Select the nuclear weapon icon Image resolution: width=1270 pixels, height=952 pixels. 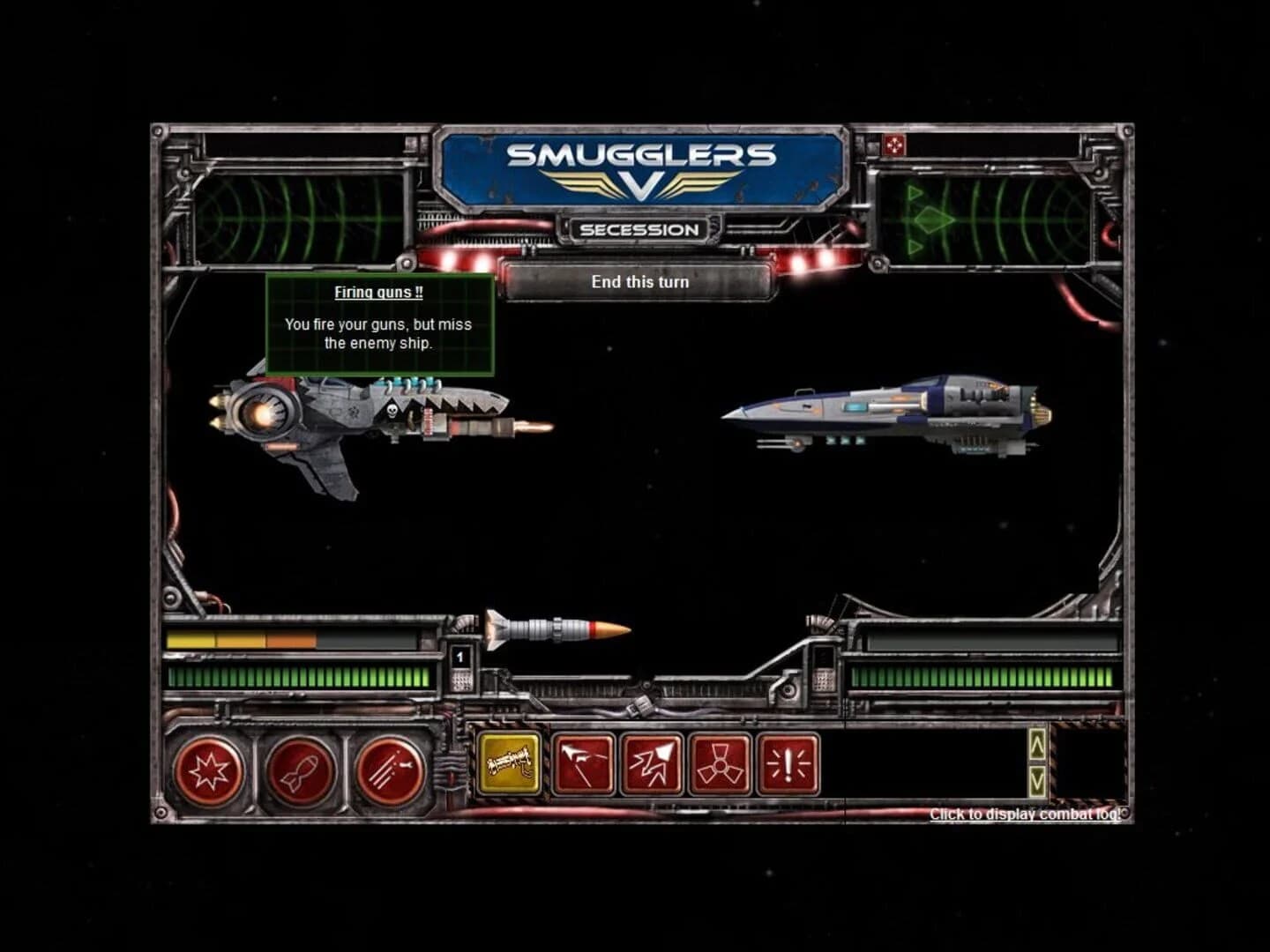coord(721,767)
